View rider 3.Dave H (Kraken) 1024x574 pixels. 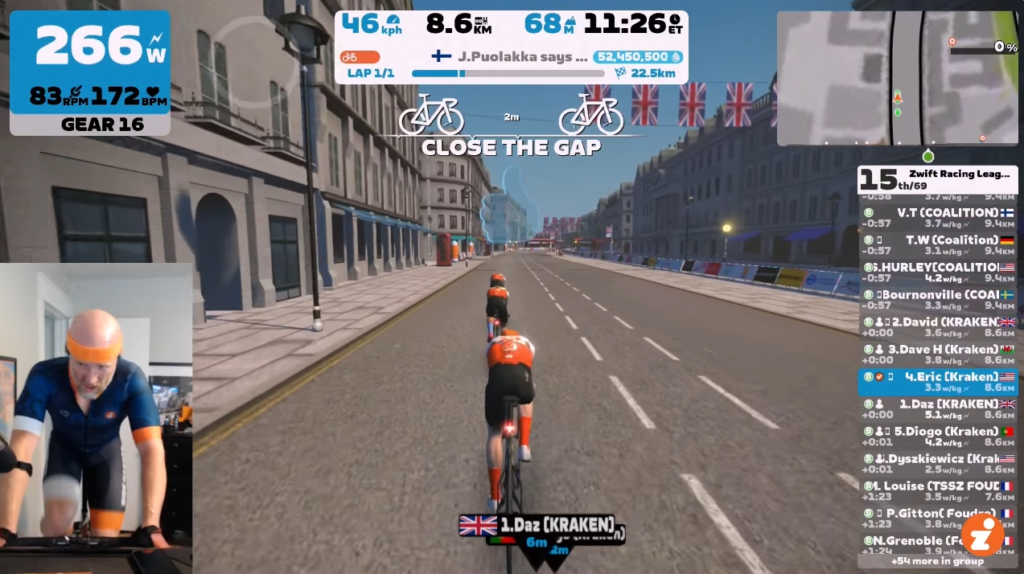tap(937, 354)
